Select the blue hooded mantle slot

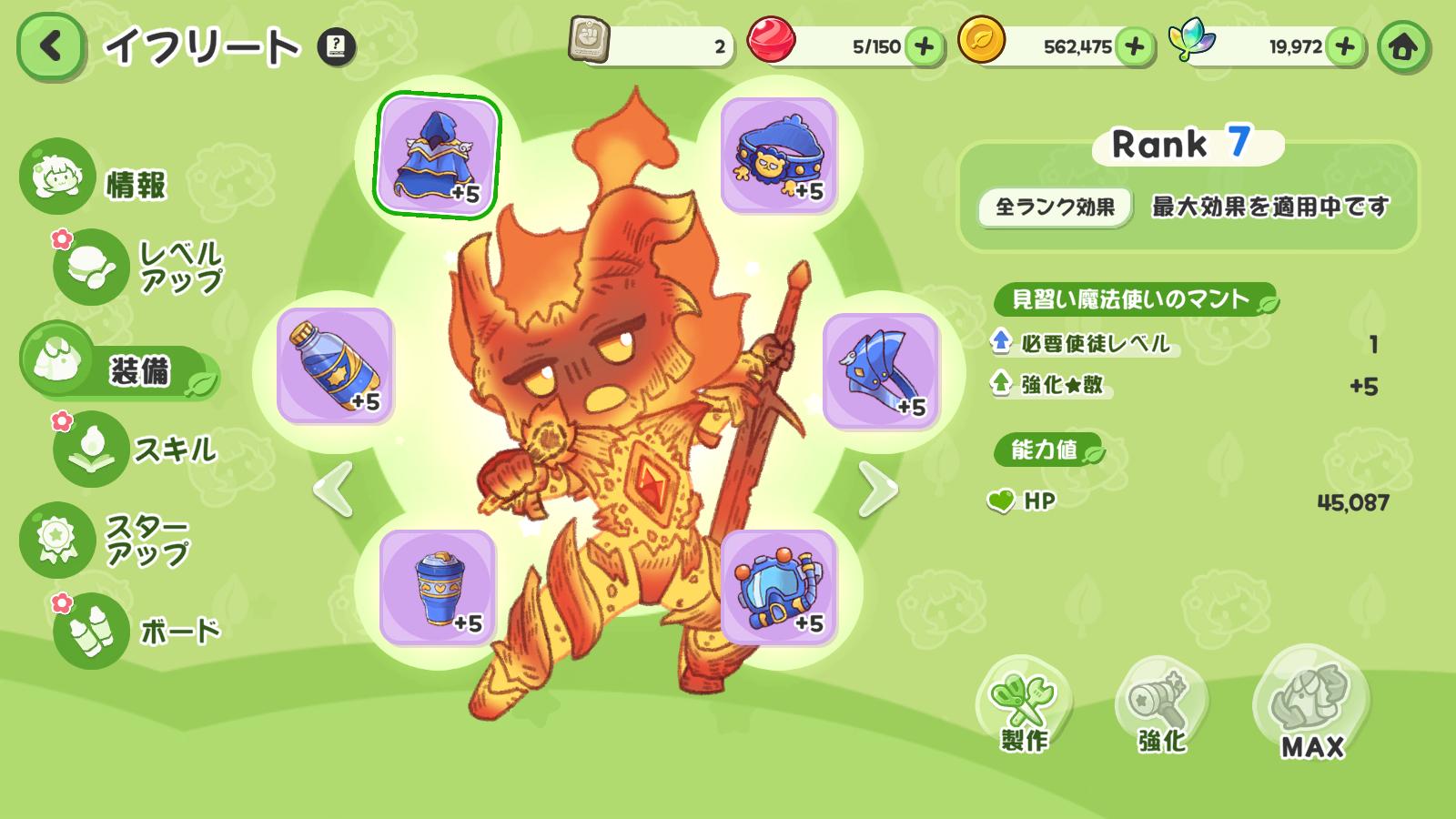pyautogui.click(x=438, y=156)
